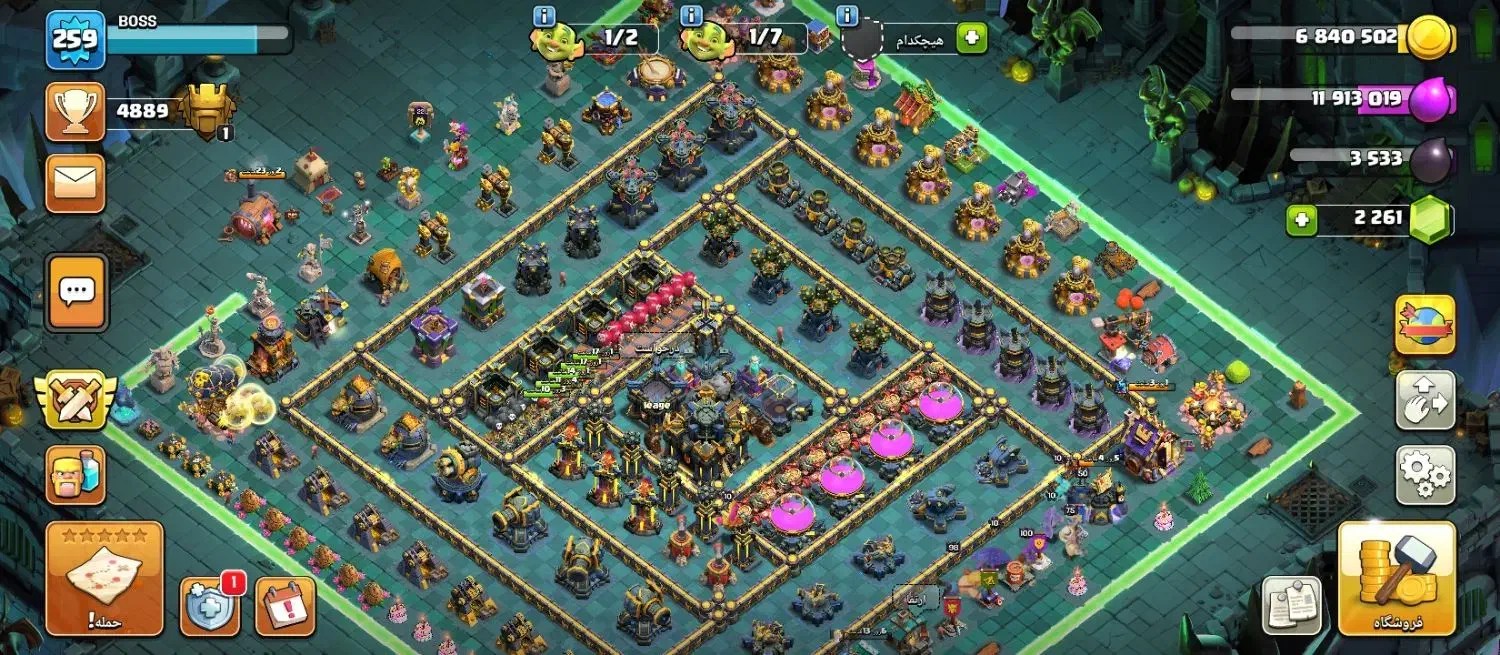
Task: Open the globe ribbon event button
Action: [x=1425, y=325]
